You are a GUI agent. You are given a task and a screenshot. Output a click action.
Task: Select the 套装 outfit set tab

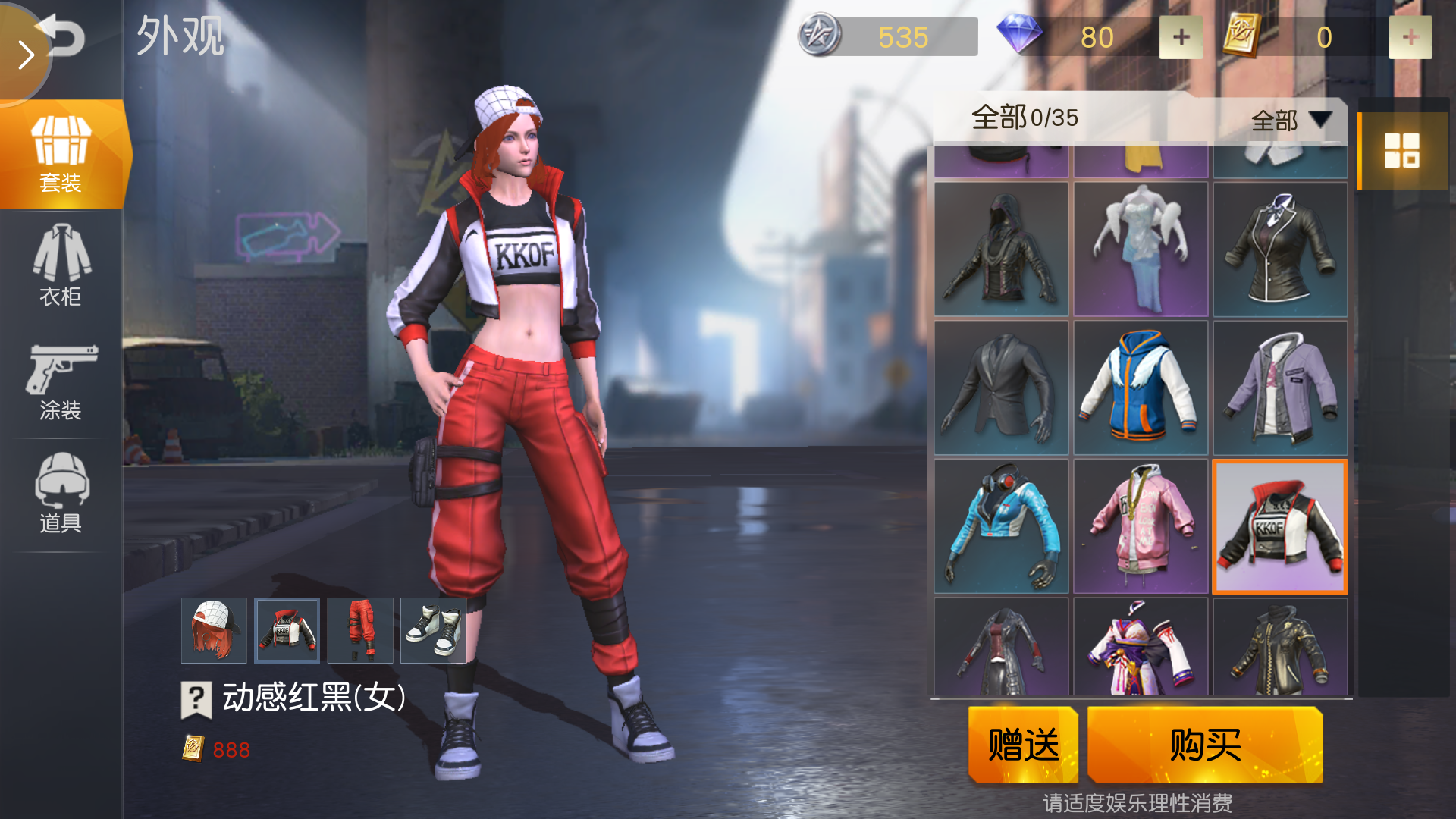(x=61, y=154)
